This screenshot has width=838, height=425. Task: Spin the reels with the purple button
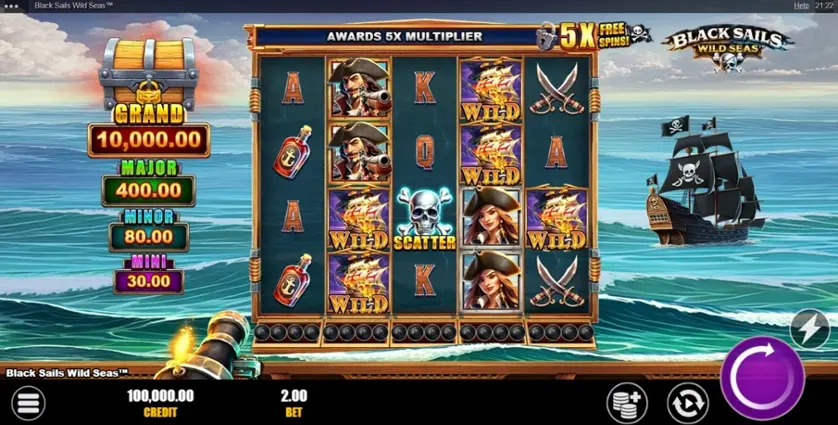pyautogui.click(x=762, y=378)
